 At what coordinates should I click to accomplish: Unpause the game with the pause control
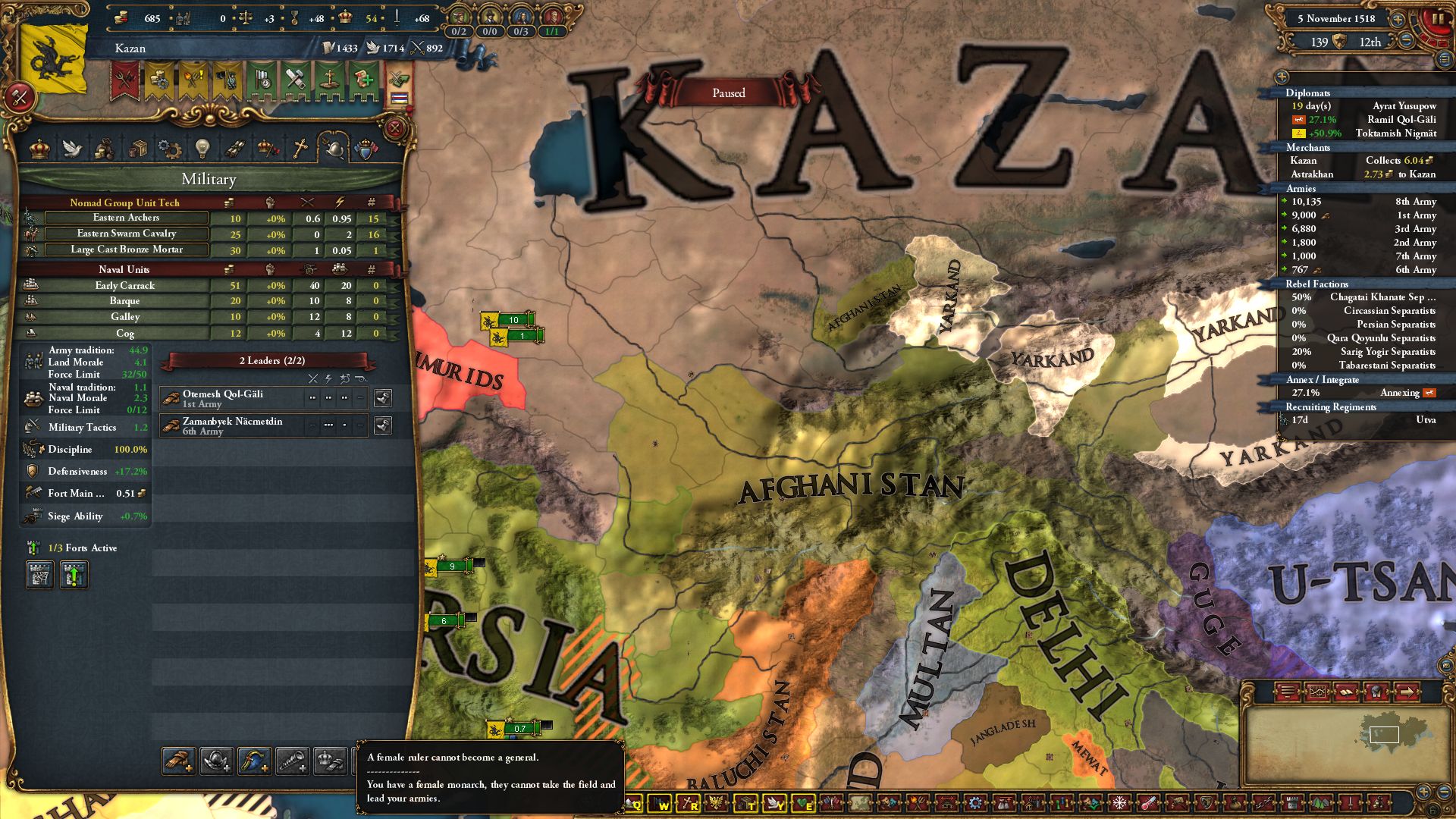[1438, 20]
